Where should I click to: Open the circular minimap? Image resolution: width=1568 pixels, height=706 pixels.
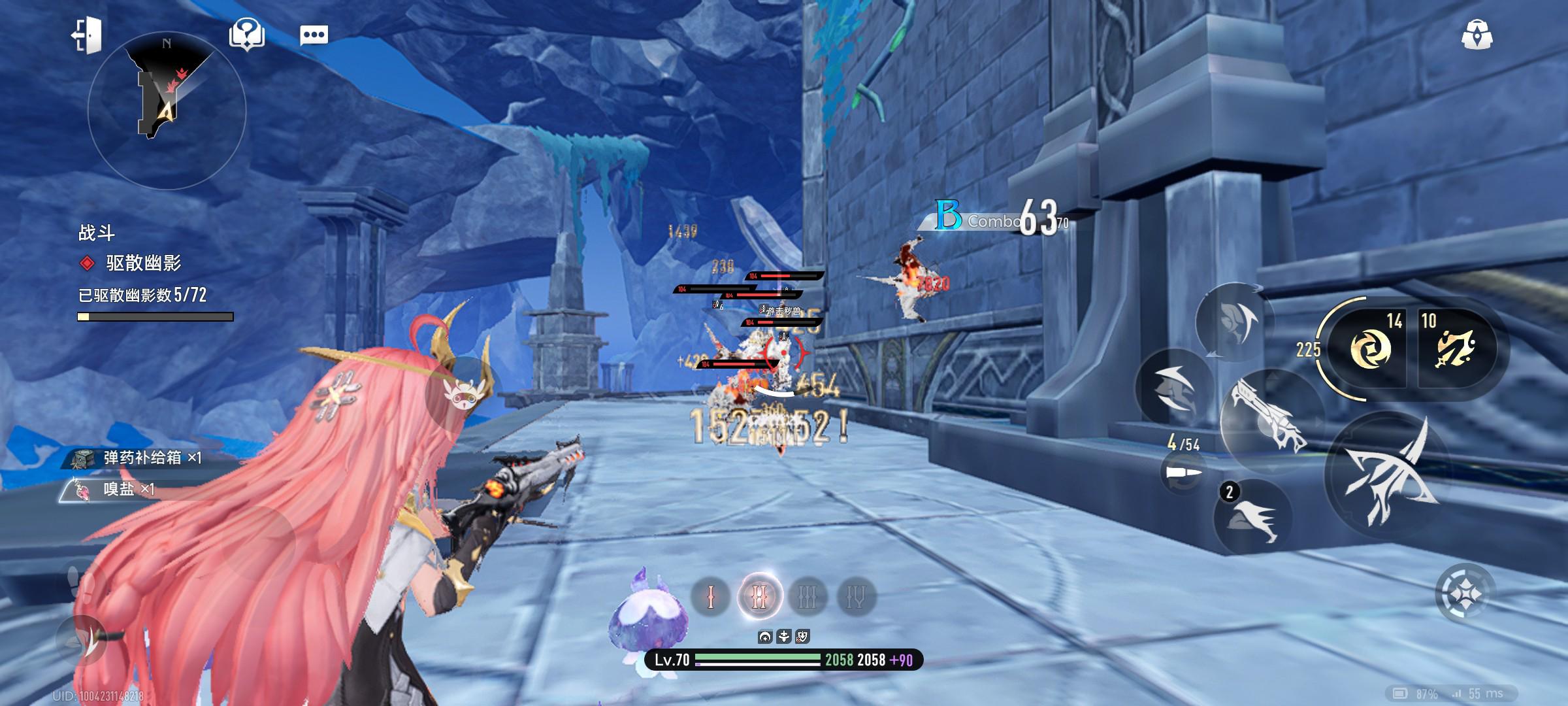tap(167, 110)
